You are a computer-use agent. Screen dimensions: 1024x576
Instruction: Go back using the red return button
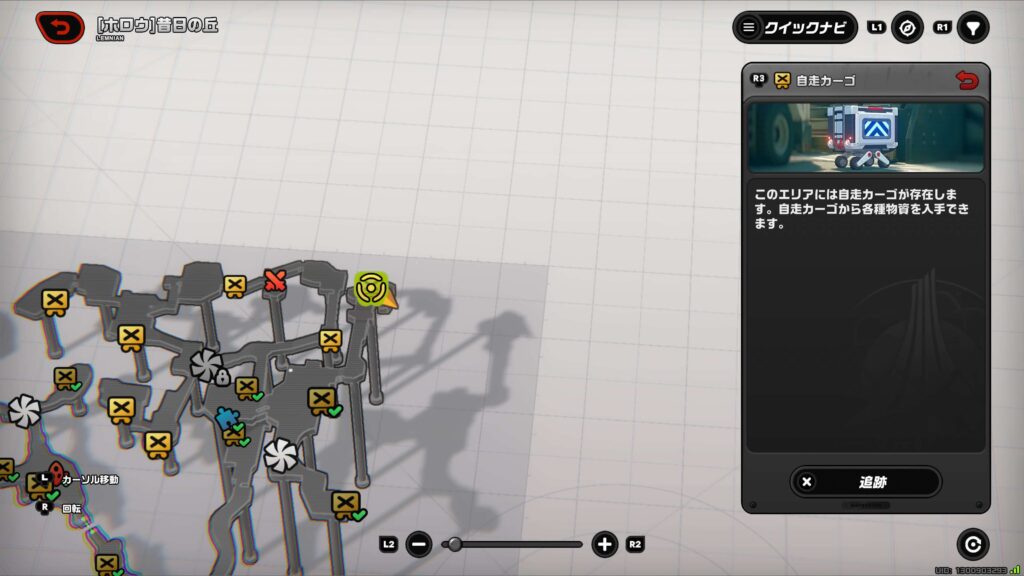[x=60, y=27]
